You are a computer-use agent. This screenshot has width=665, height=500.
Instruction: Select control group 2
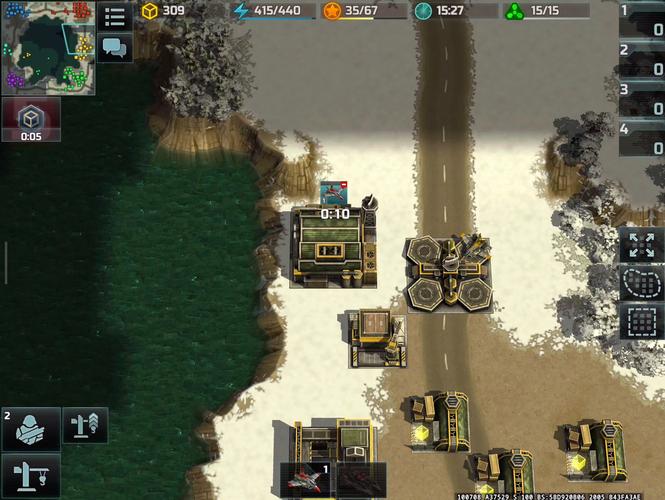click(641, 61)
